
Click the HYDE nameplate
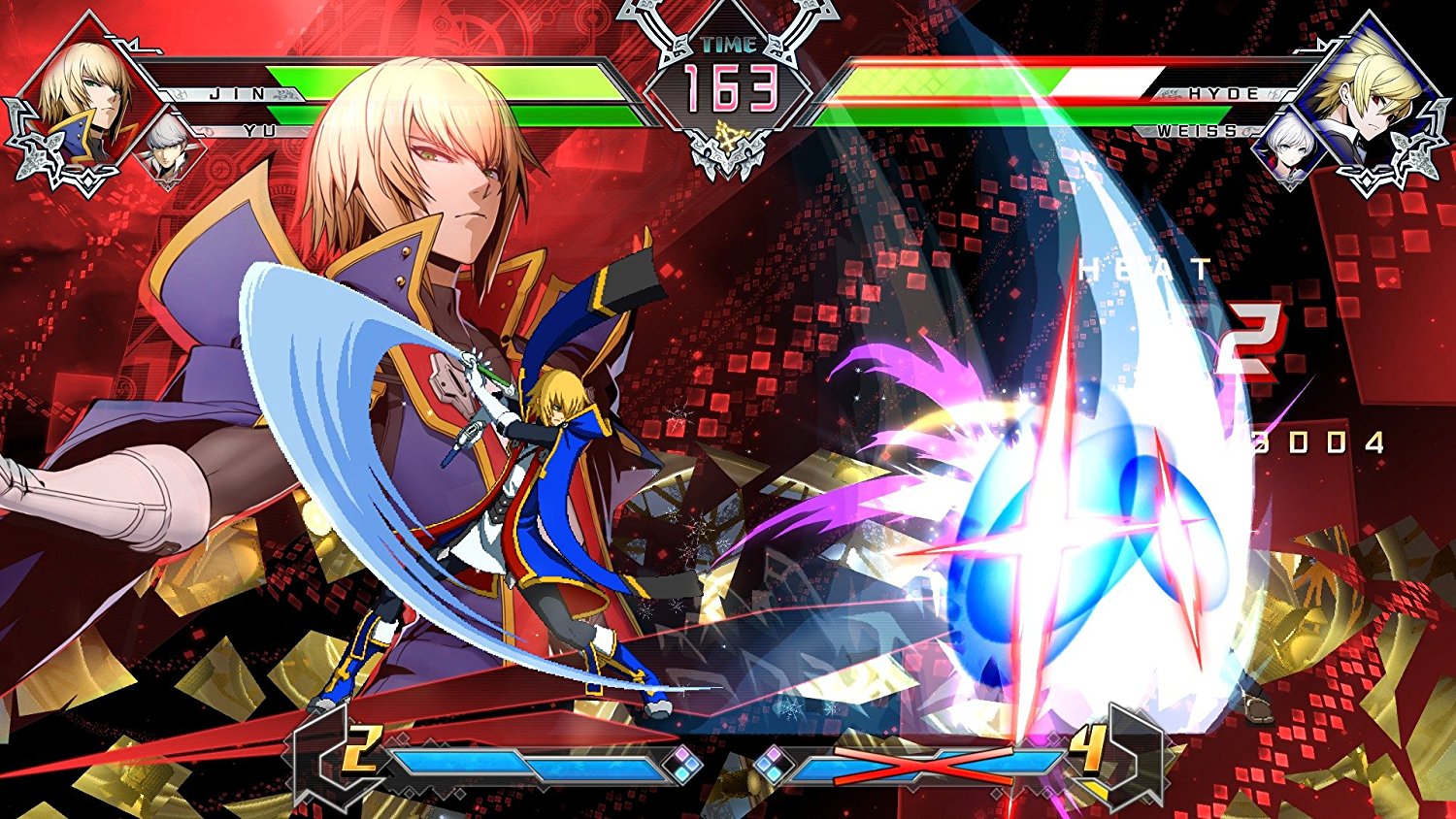point(1213,94)
